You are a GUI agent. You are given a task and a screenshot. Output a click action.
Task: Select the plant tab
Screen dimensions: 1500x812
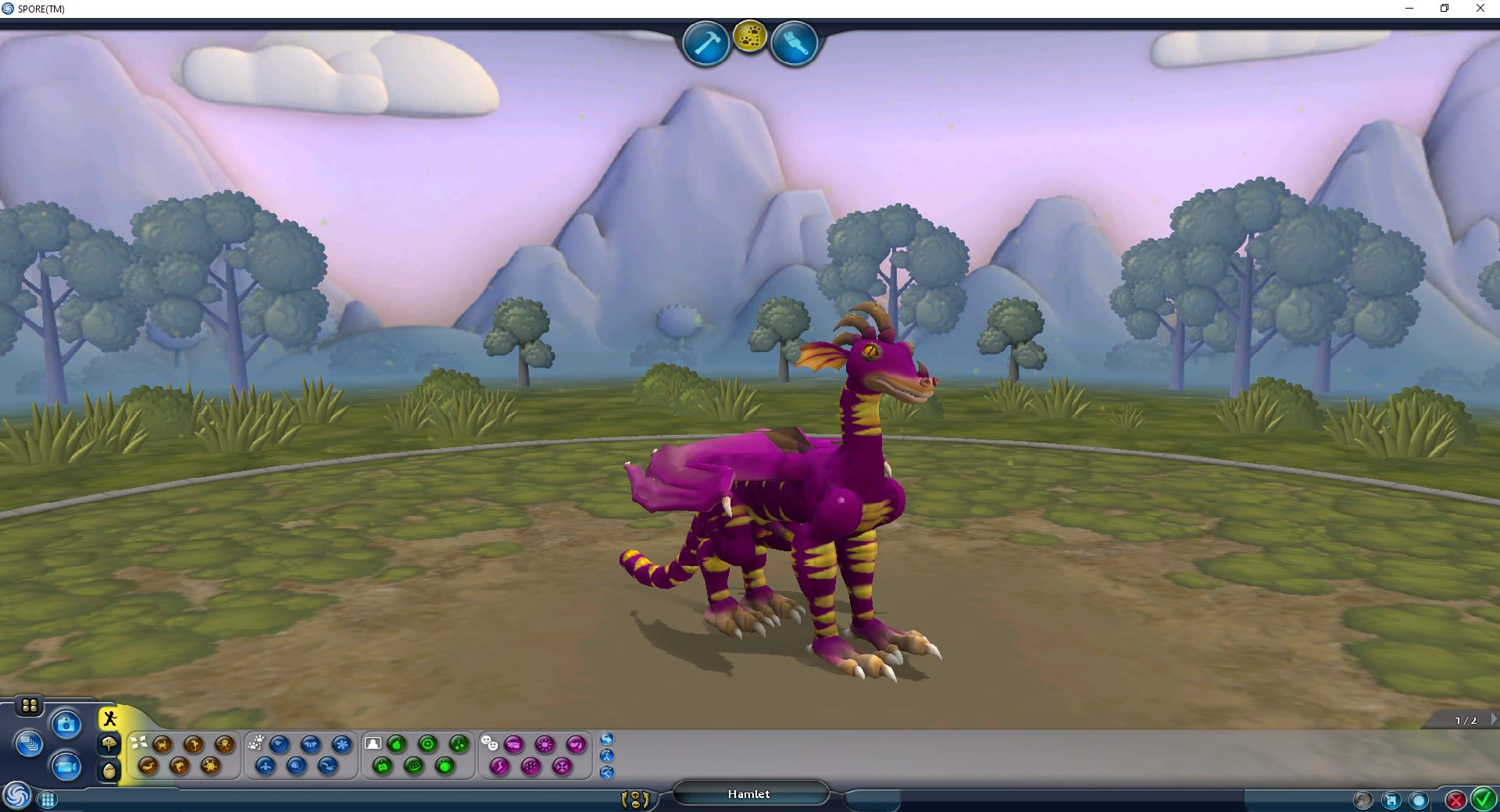109,744
